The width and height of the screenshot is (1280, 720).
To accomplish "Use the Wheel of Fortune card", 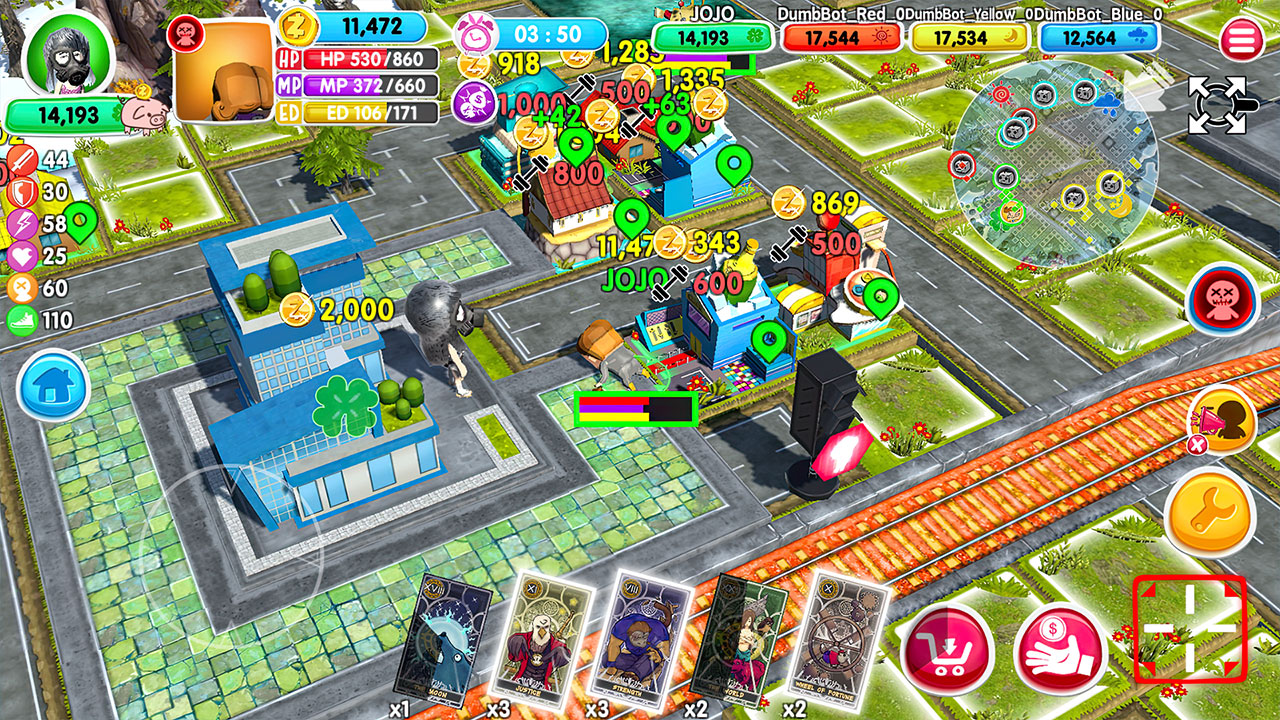I will [837, 636].
